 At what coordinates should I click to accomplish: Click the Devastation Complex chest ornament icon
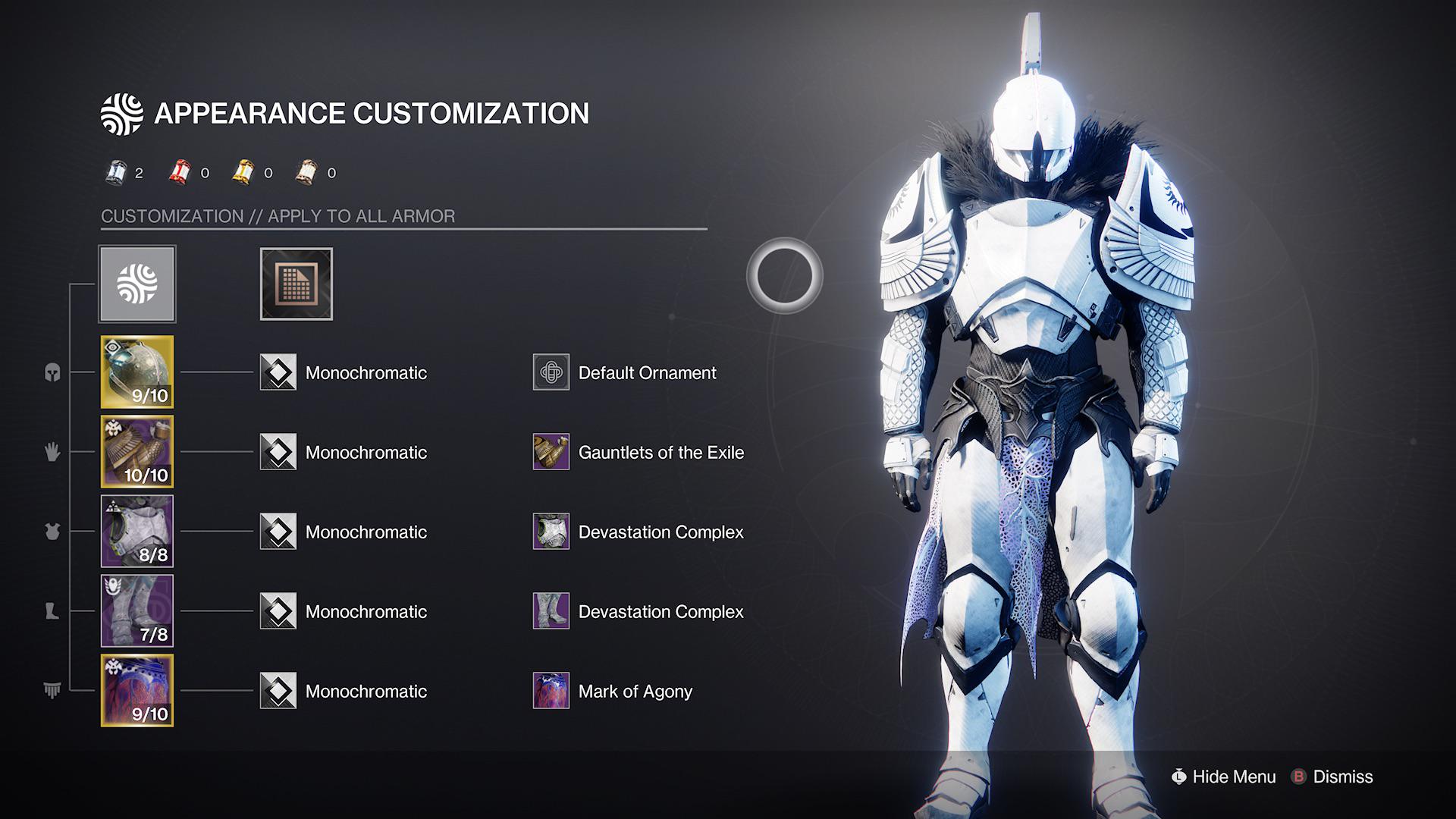pos(551,532)
